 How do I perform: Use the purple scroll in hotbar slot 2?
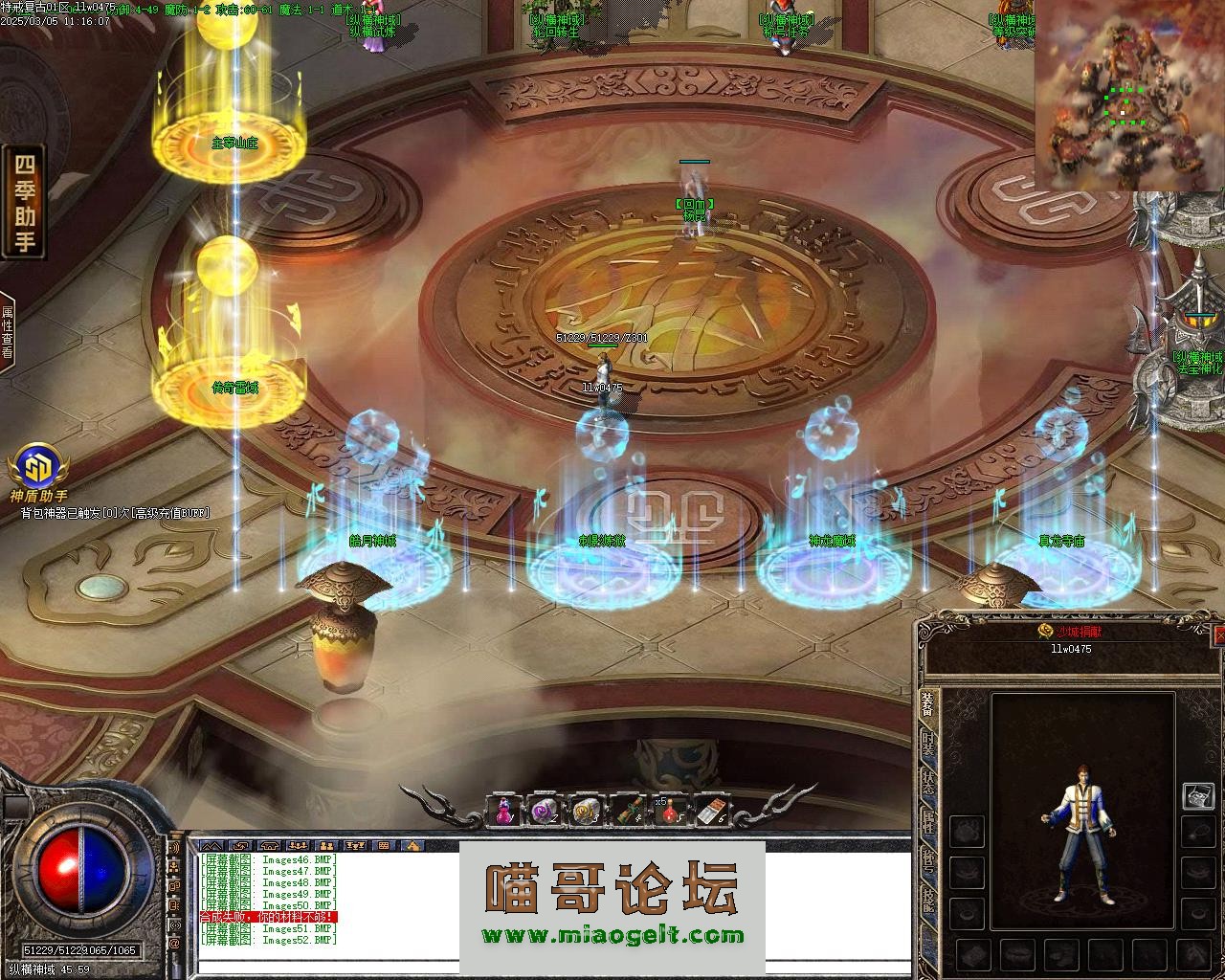point(545,811)
